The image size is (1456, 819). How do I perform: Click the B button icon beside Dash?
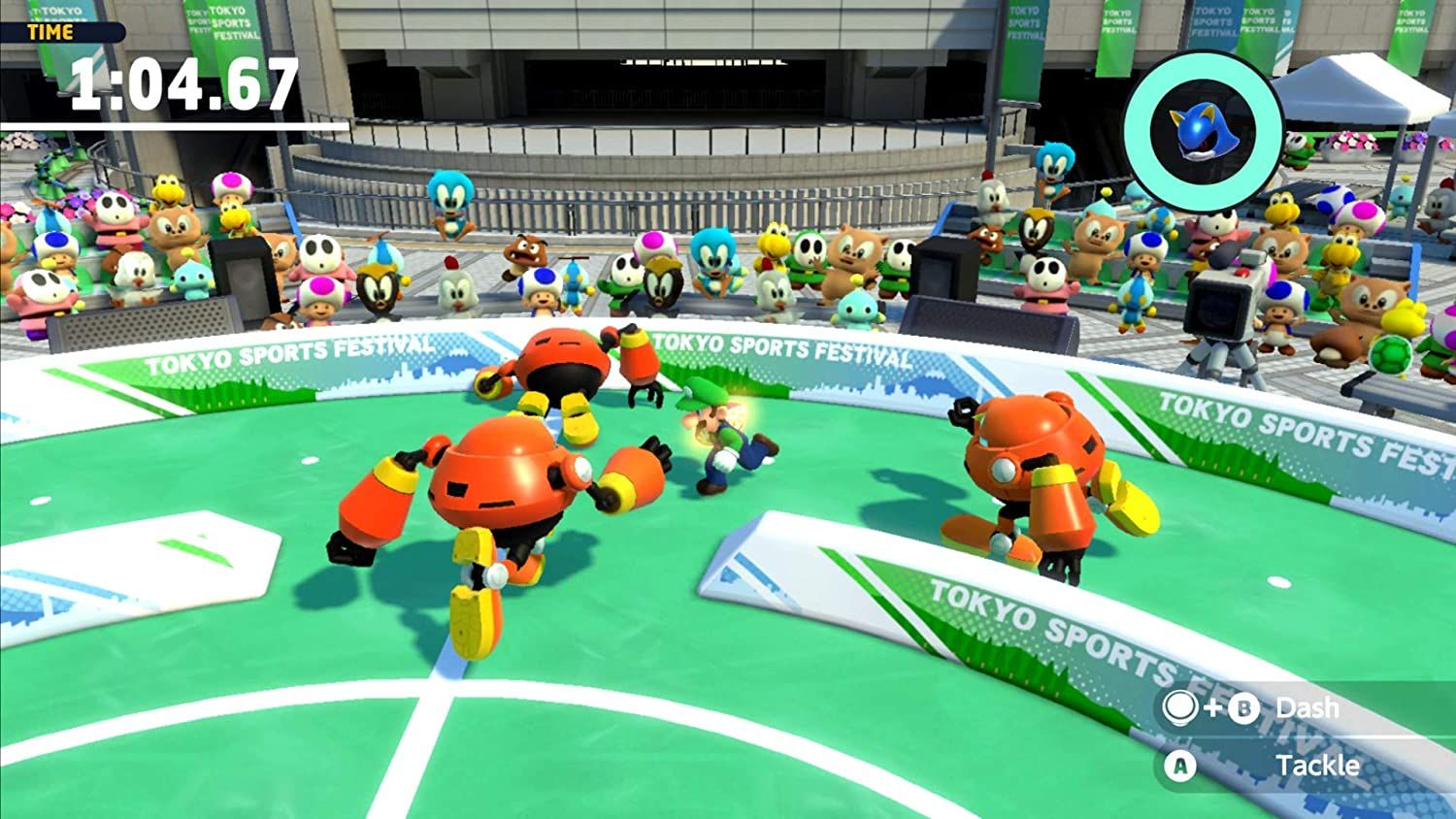pos(1246,709)
